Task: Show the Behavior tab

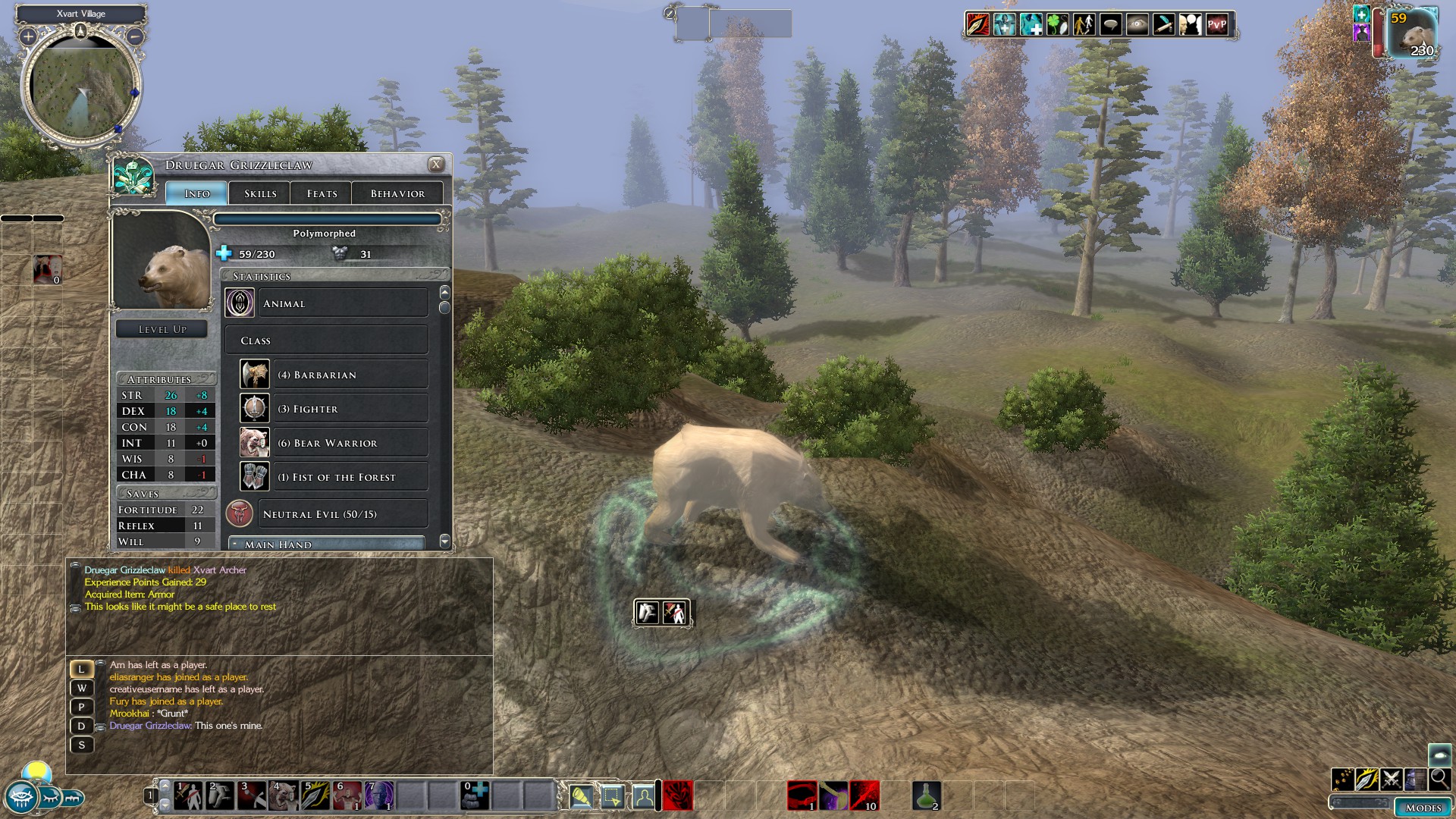Action: 397,193
